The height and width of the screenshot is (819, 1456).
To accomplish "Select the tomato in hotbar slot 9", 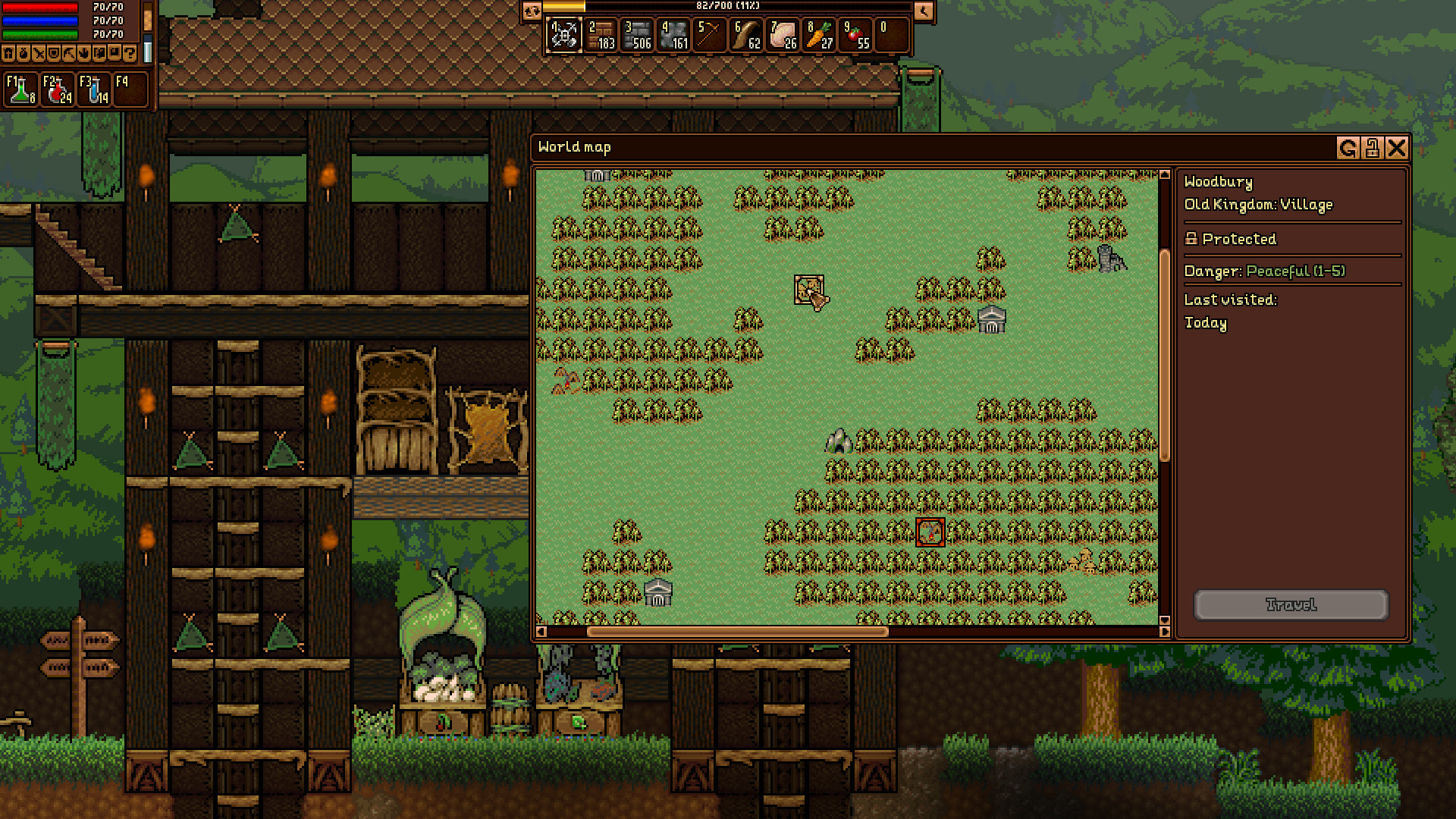I will (856, 36).
